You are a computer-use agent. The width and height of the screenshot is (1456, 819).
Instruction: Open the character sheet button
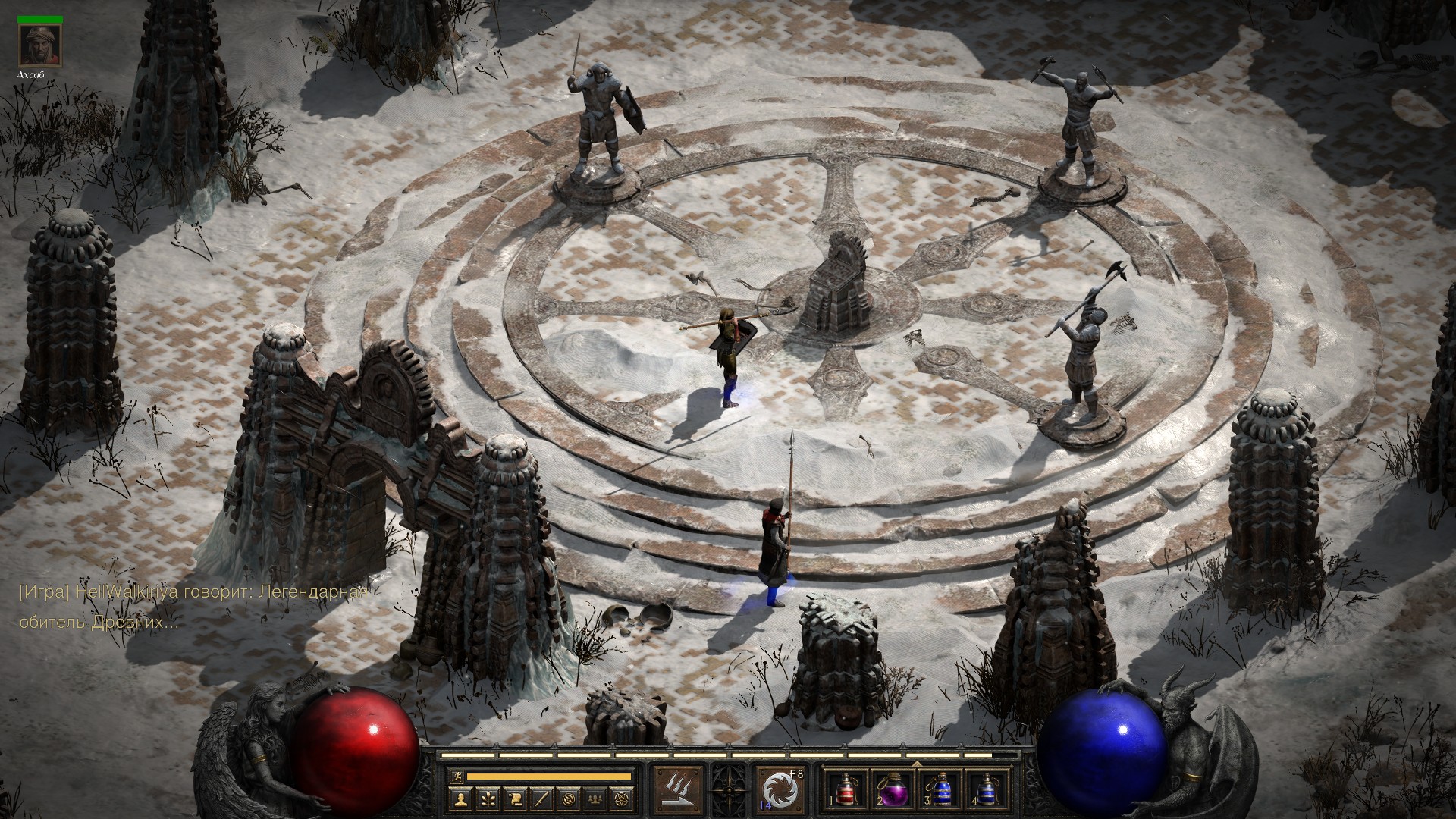pos(460,799)
